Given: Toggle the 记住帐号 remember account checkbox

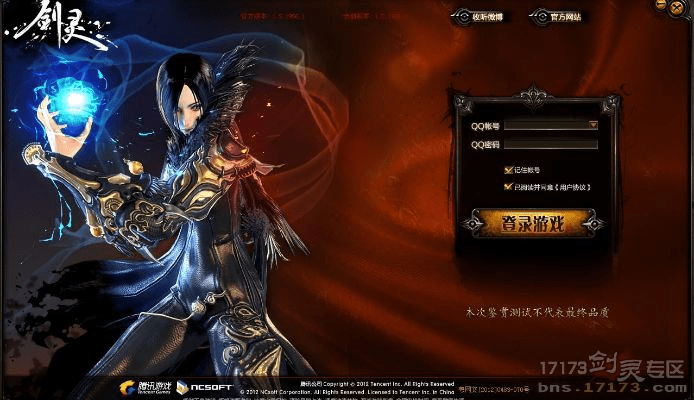Looking at the screenshot, I should tap(508, 170).
